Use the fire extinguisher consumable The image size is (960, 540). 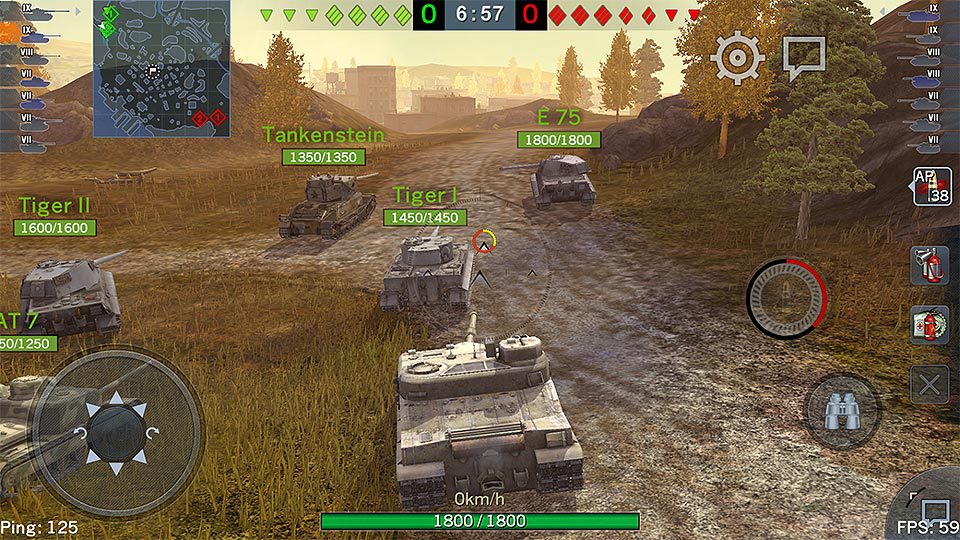tap(929, 266)
